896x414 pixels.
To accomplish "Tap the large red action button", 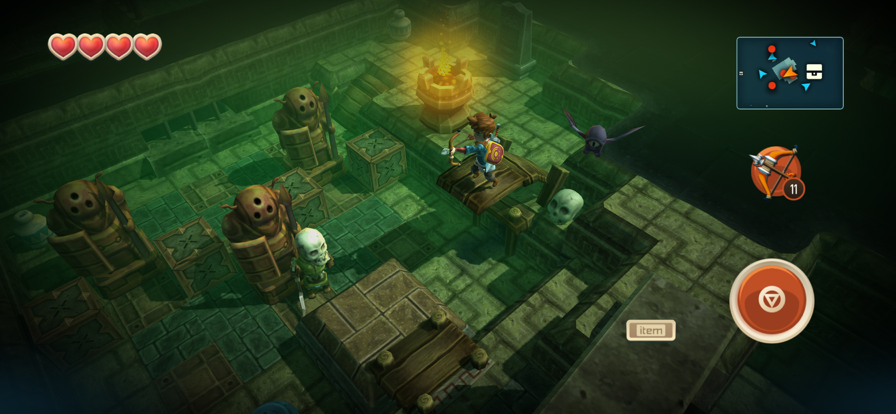I will (x=771, y=300).
